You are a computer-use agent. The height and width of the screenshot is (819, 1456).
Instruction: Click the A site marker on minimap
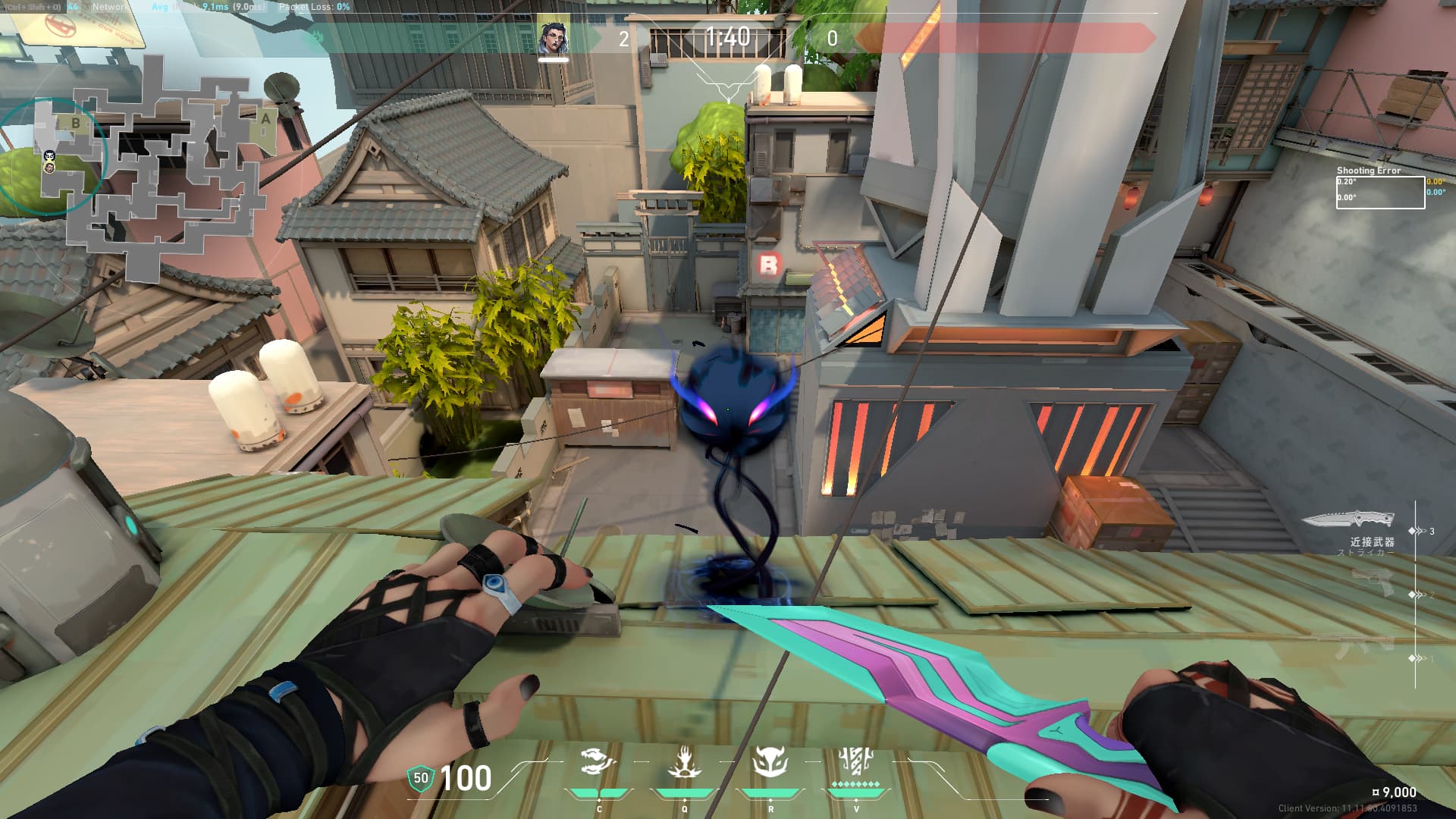coord(265,119)
